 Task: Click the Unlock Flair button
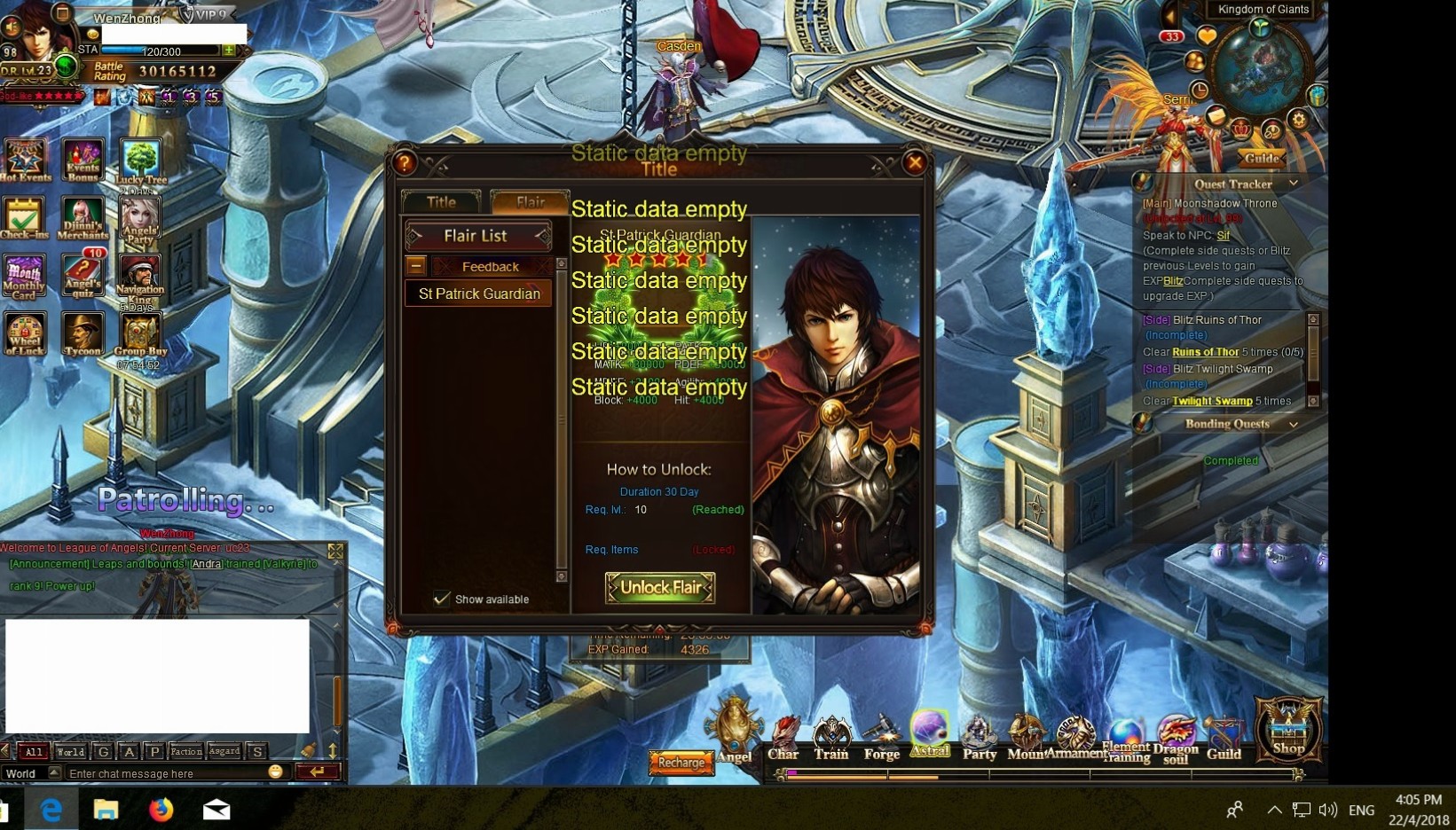(659, 587)
